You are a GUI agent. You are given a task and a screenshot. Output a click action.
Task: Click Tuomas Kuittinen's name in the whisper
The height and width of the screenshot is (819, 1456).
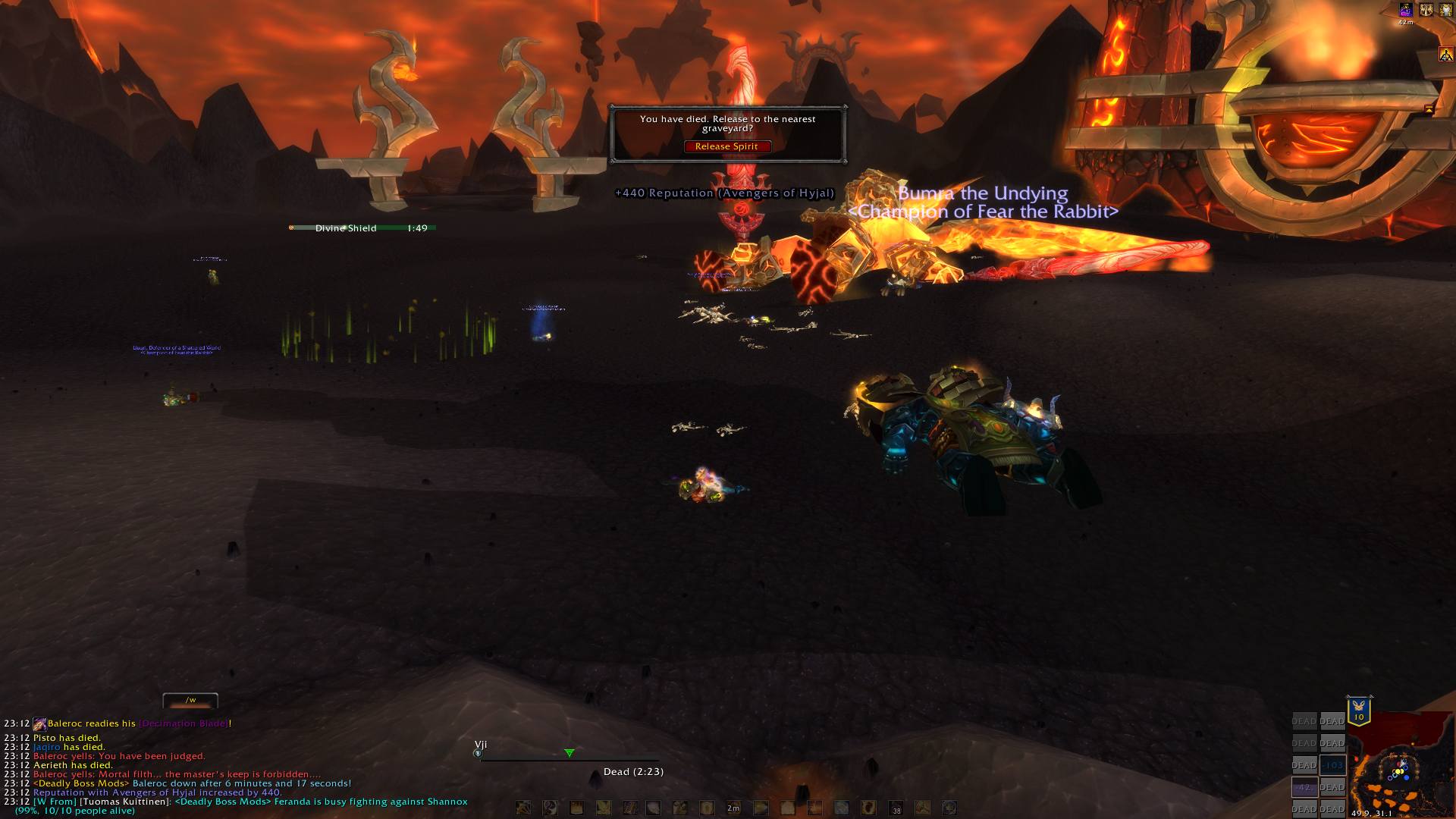pos(126,802)
